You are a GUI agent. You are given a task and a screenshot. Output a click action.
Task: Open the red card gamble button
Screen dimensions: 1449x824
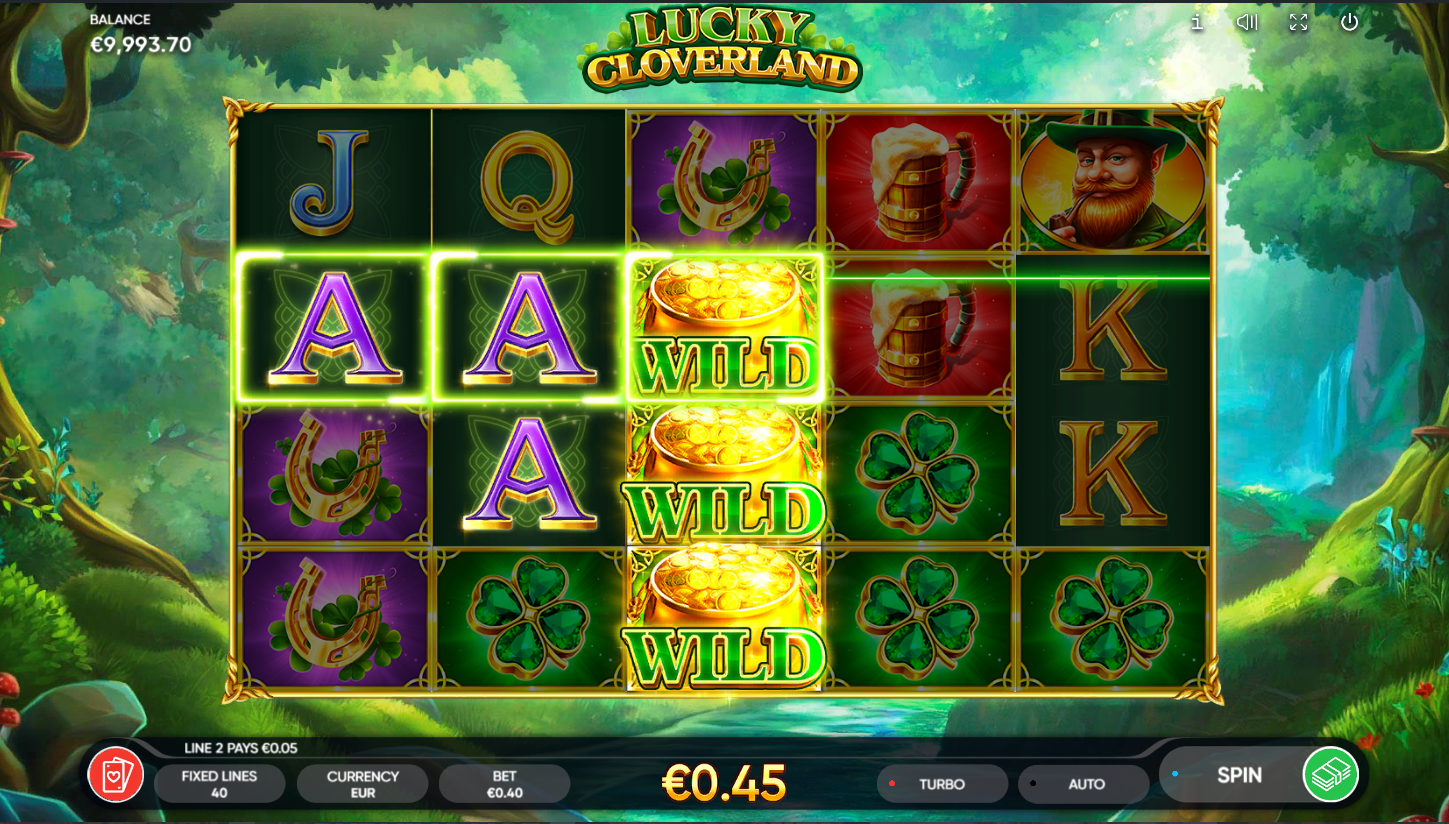coord(116,775)
